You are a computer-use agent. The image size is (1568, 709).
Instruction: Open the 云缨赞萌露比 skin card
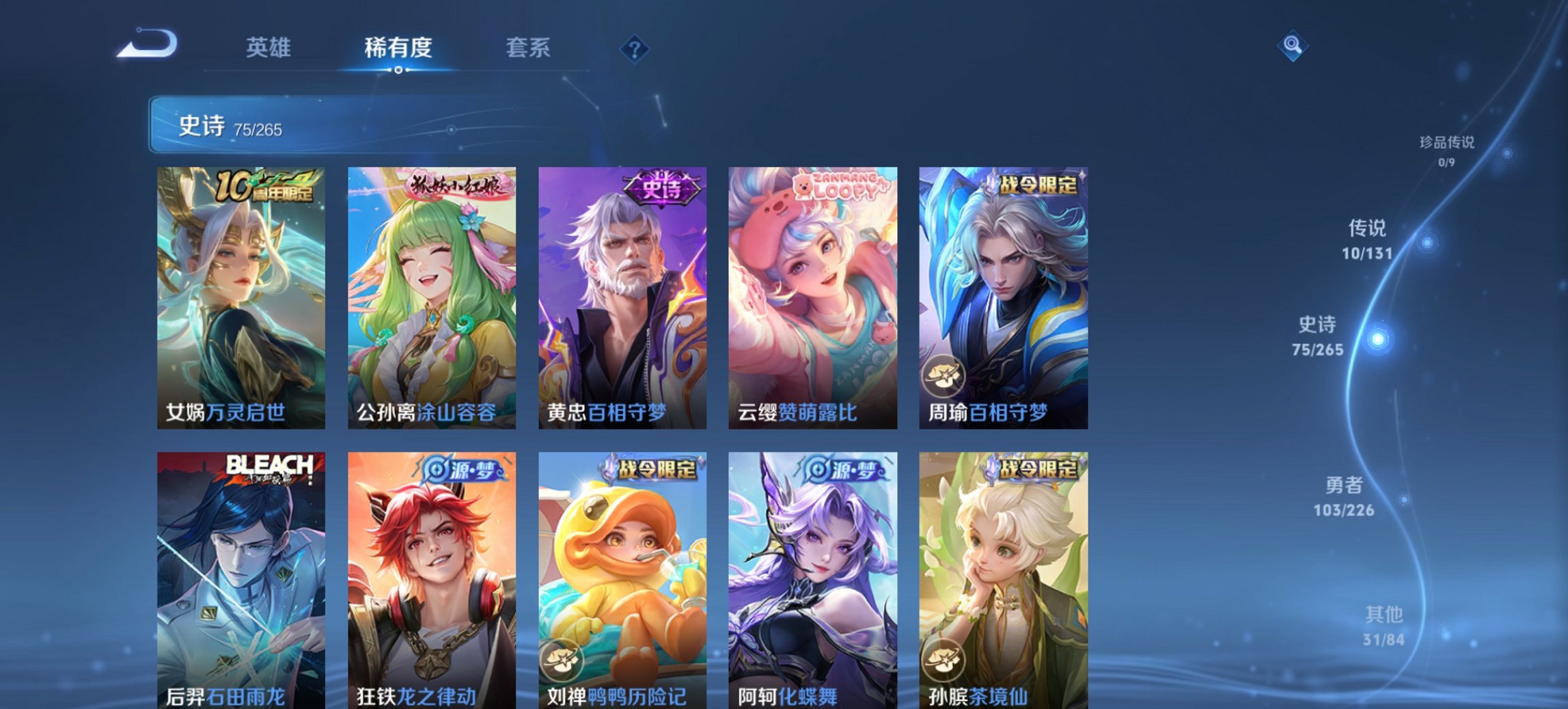[811, 294]
